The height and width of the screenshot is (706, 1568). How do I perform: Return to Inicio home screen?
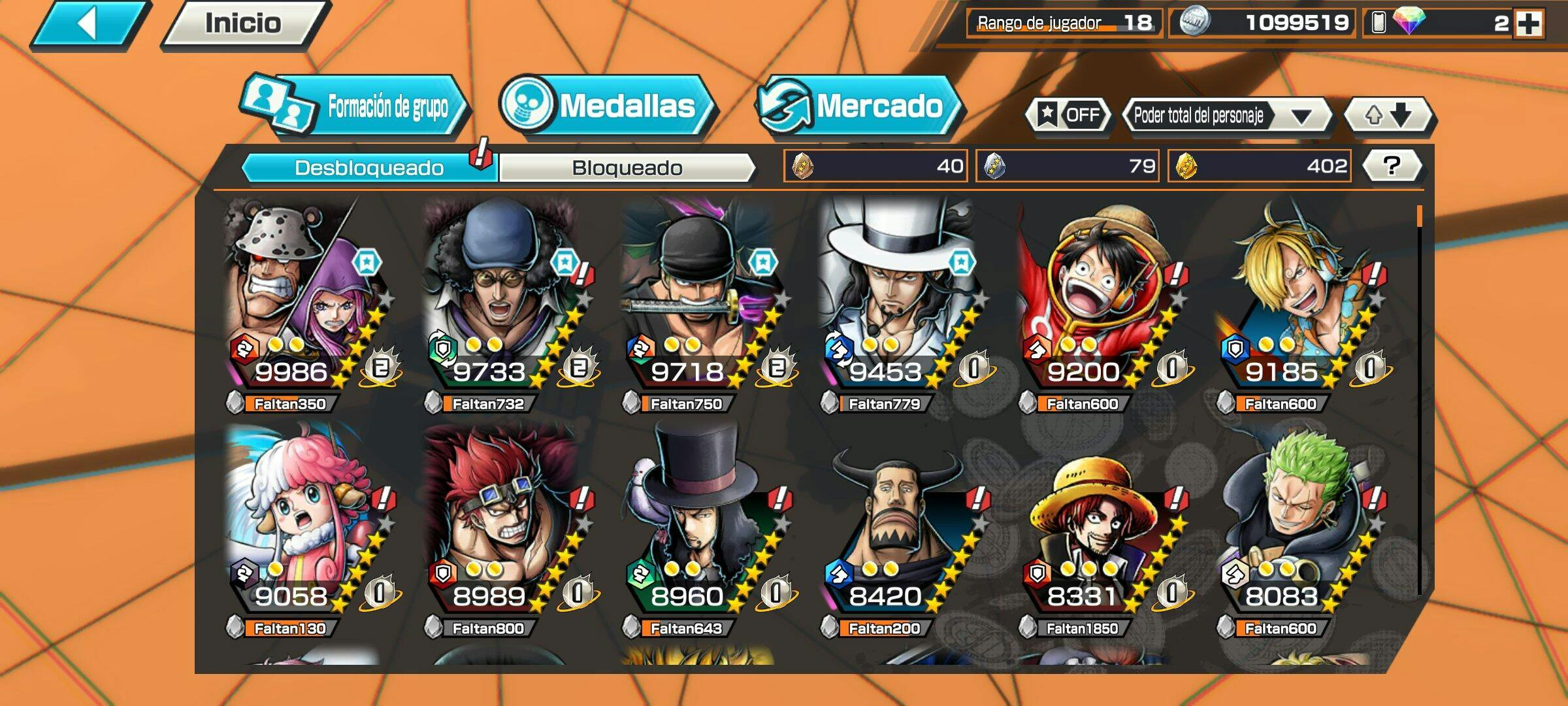(x=244, y=24)
